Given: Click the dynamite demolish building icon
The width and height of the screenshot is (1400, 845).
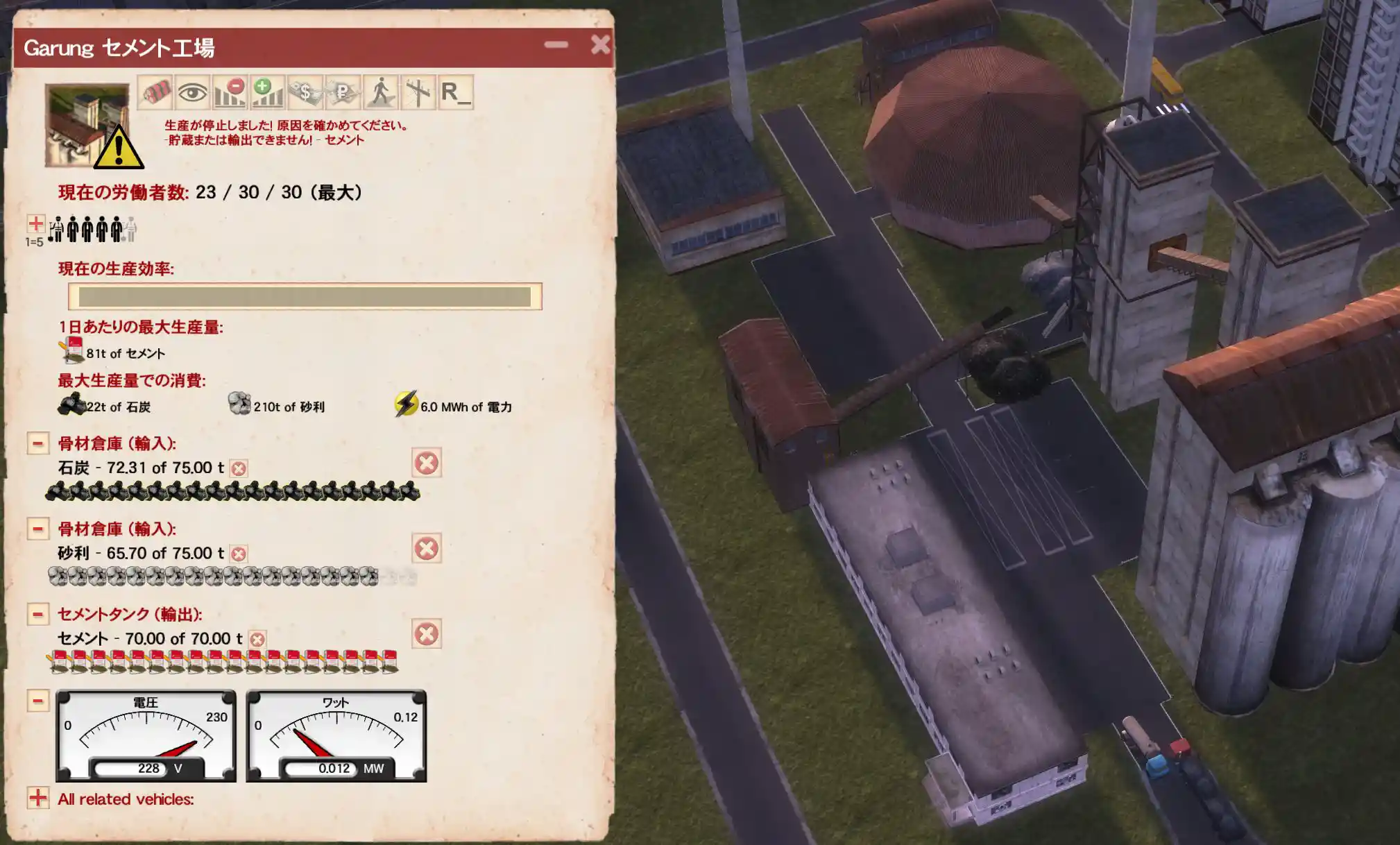Looking at the screenshot, I should pos(155,92).
